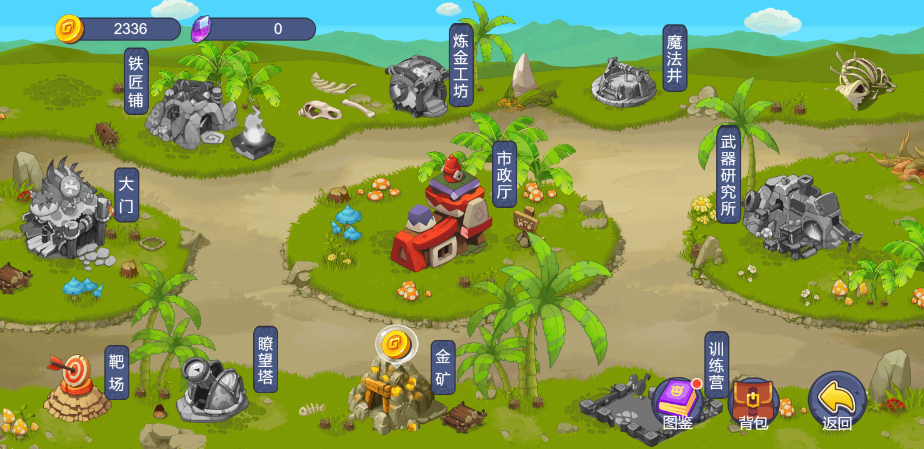
Task: Open the 靶场 shooting range
Action: click(77, 388)
